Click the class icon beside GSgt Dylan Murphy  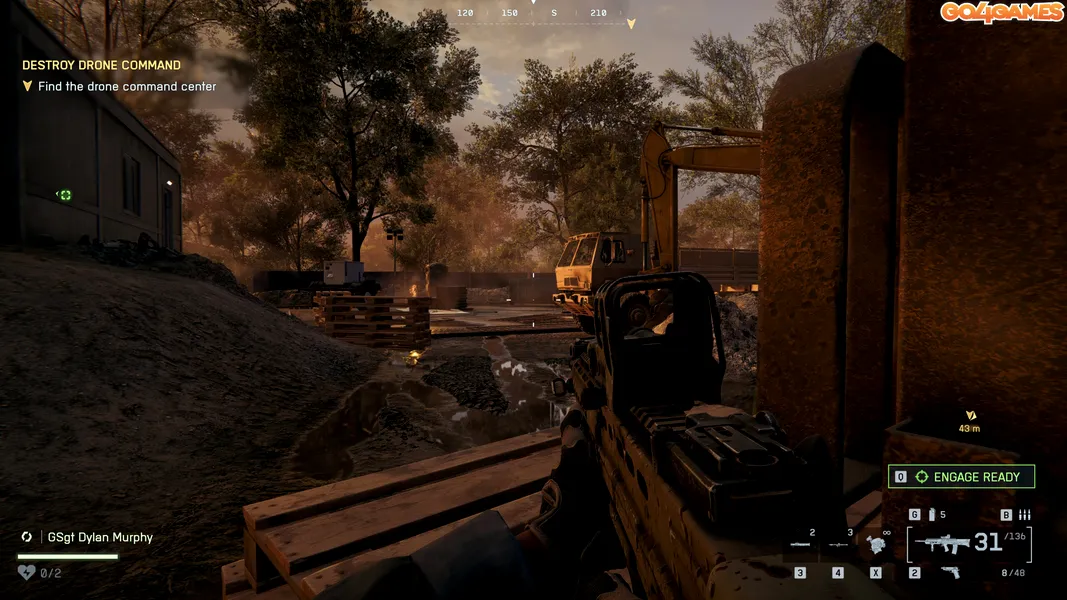point(27,537)
